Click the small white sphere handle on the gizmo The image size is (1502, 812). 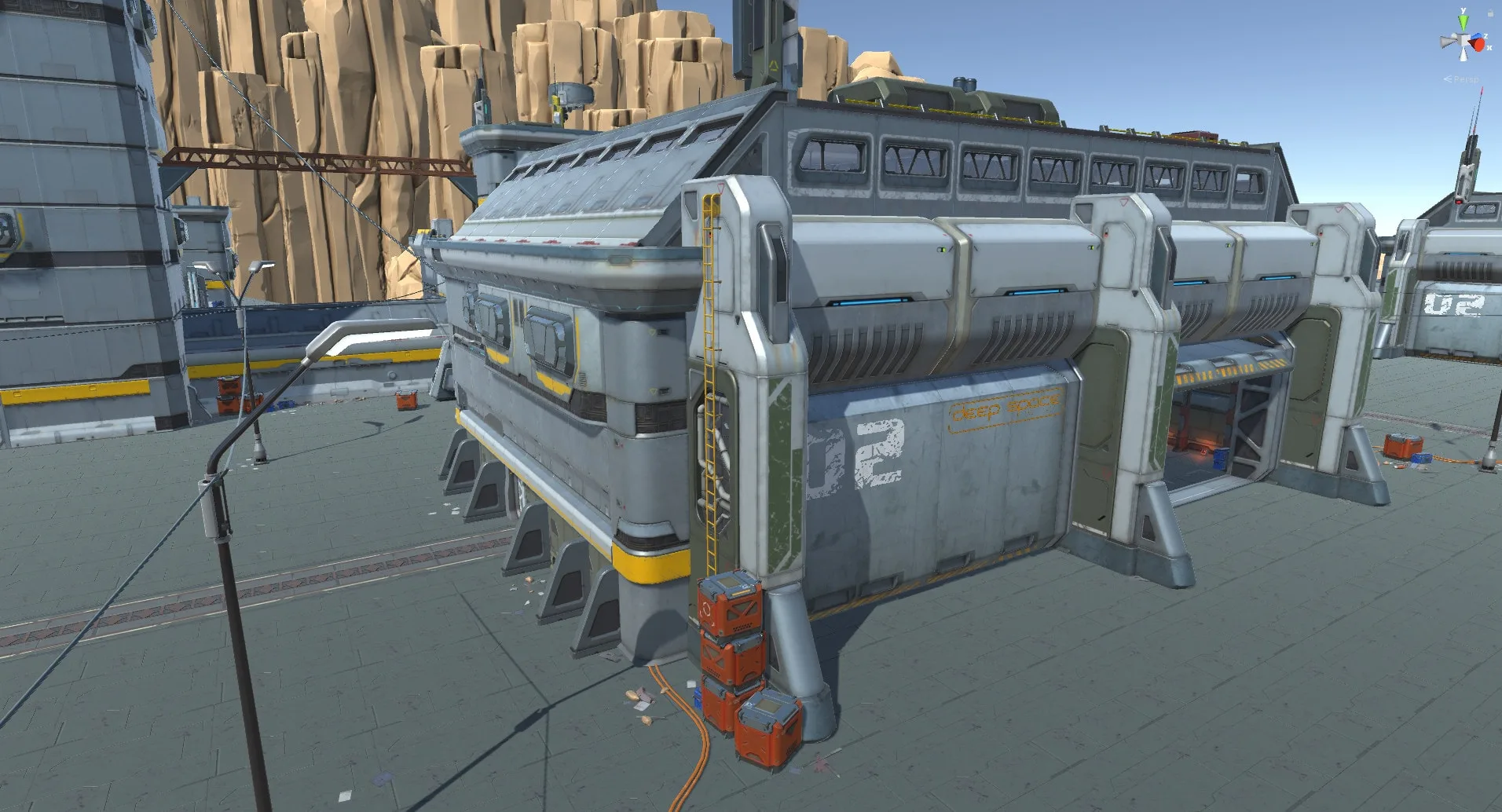point(1453,35)
